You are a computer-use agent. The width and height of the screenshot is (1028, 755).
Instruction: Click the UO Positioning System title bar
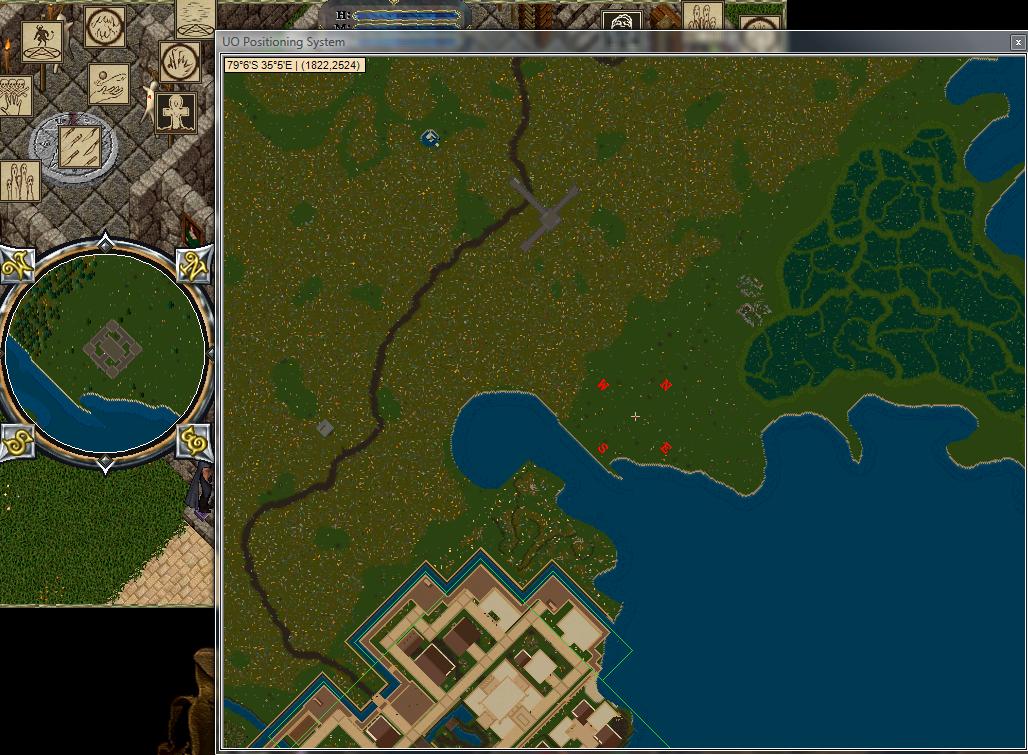[x=600, y=42]
